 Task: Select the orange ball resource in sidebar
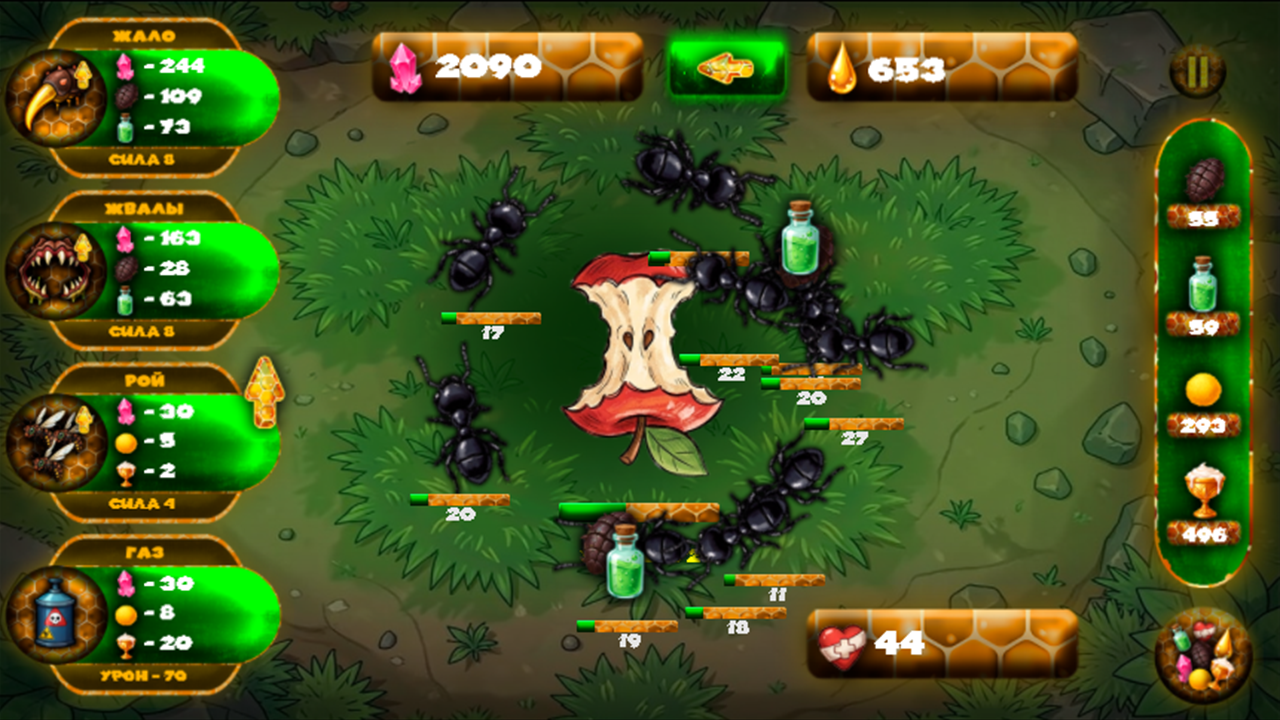[1203, 390]
